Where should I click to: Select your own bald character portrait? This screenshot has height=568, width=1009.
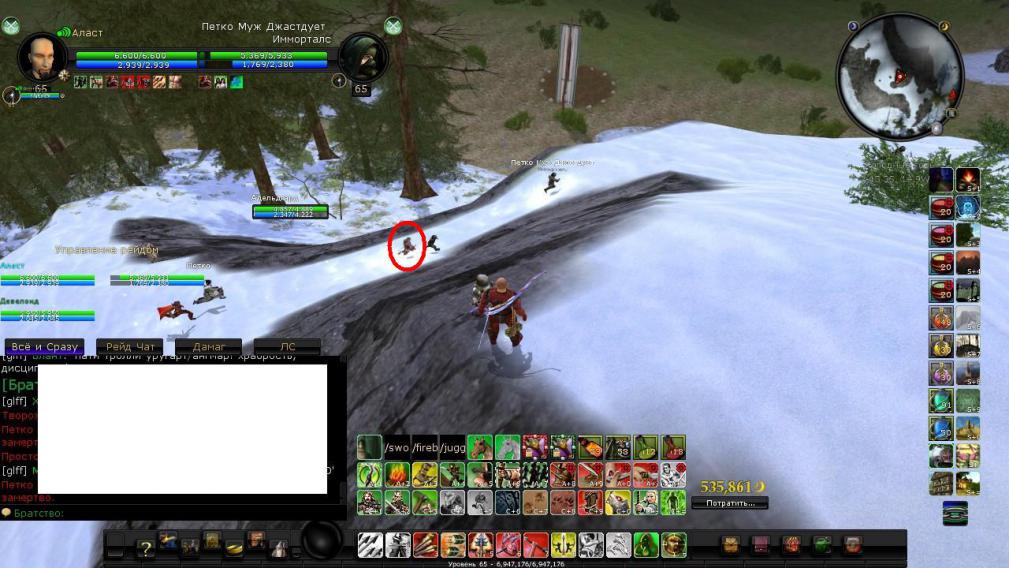[42, 58]
